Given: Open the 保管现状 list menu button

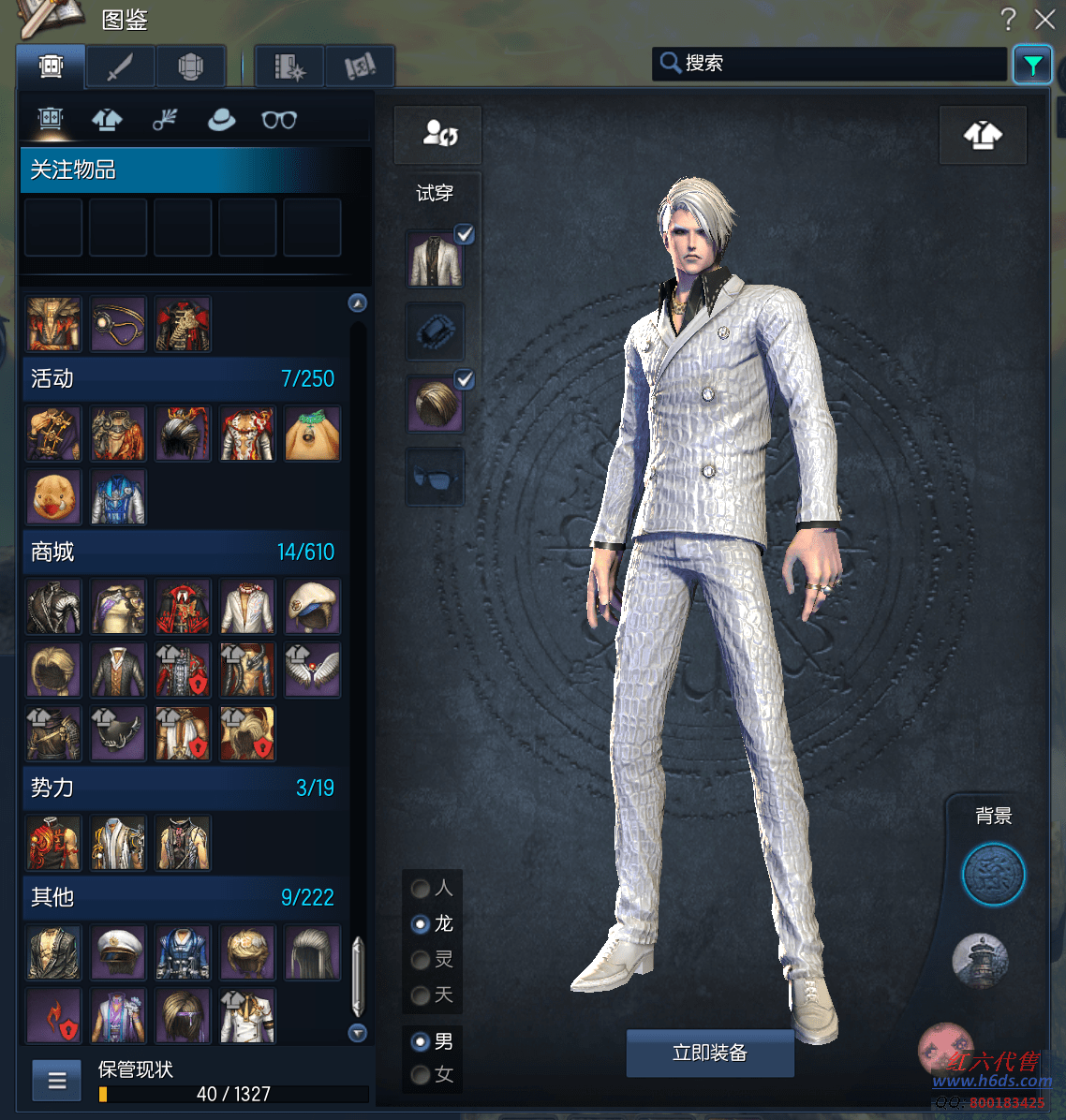Looking at the screenshot, I should pos(57,1081).
